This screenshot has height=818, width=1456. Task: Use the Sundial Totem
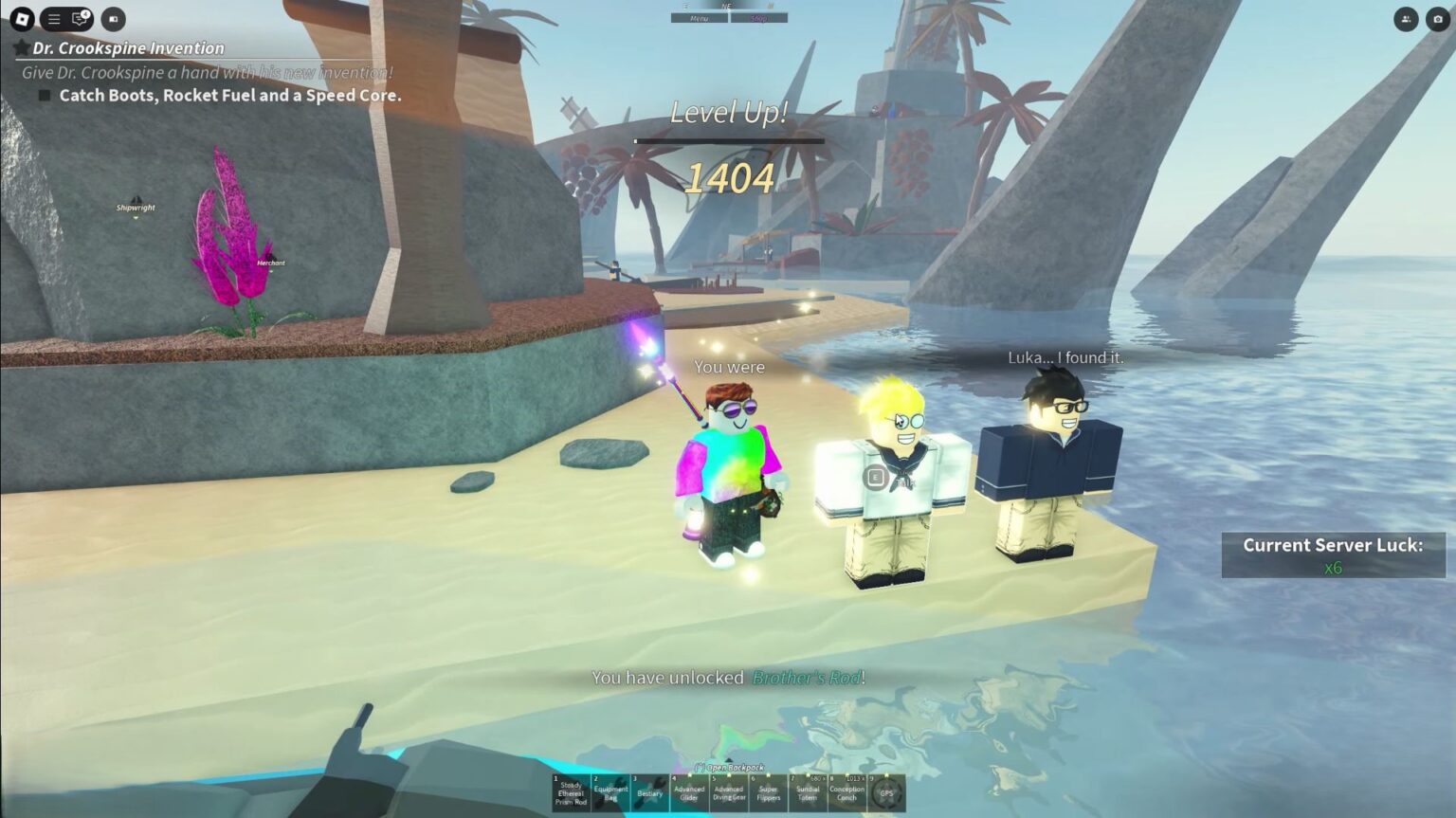pyautogui.click(x=808, y=794)
